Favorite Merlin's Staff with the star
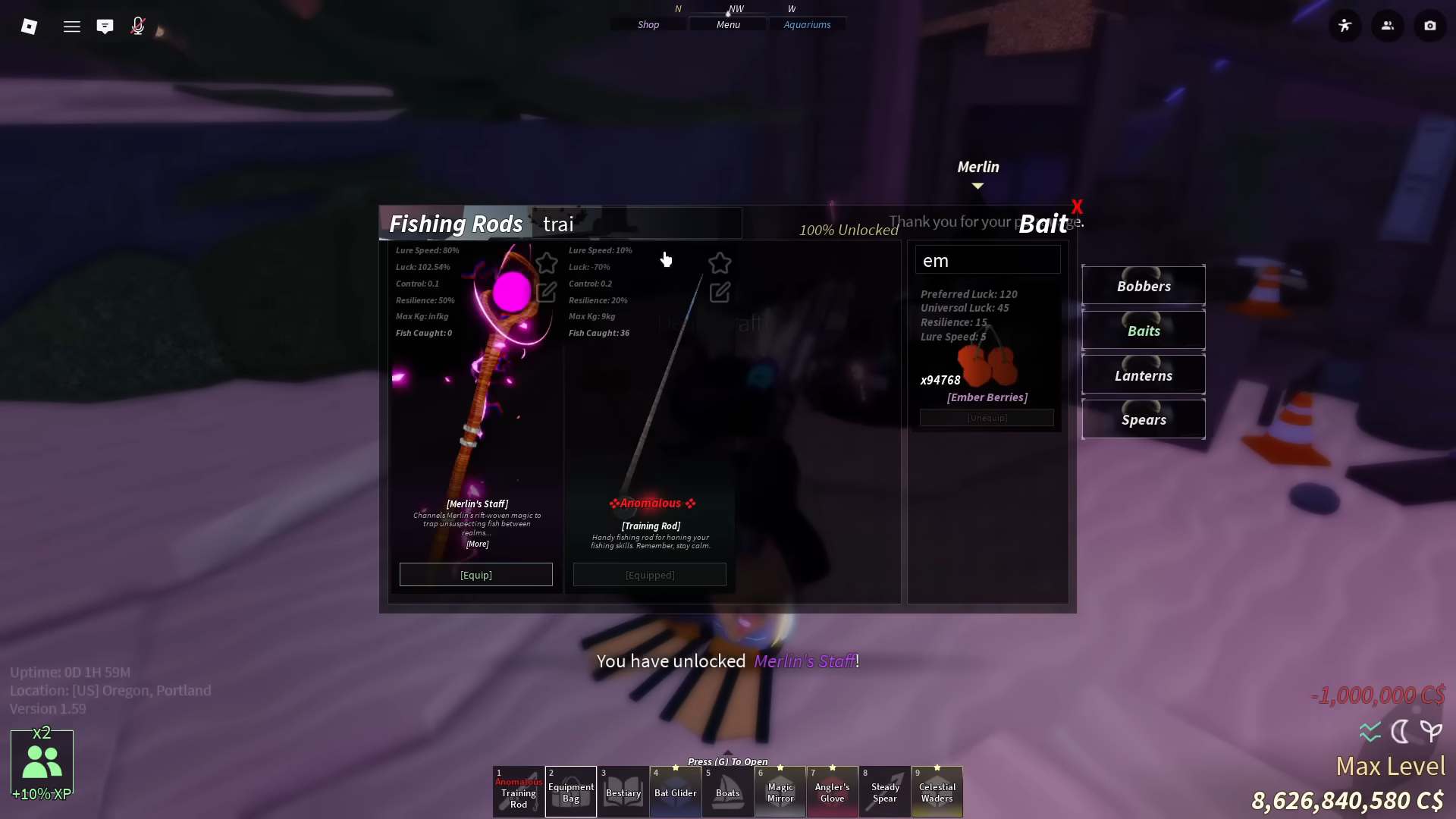 [x=548, y=262]
